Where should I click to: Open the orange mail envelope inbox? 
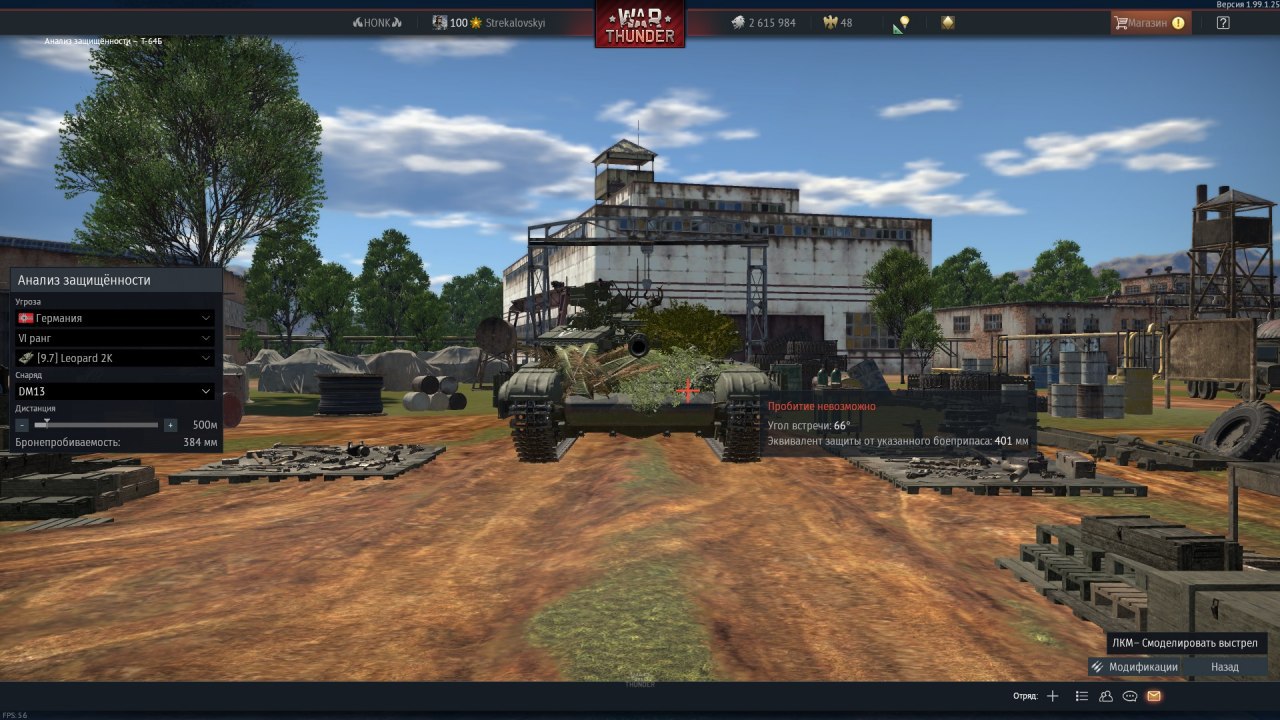[x=1154, y=696]
